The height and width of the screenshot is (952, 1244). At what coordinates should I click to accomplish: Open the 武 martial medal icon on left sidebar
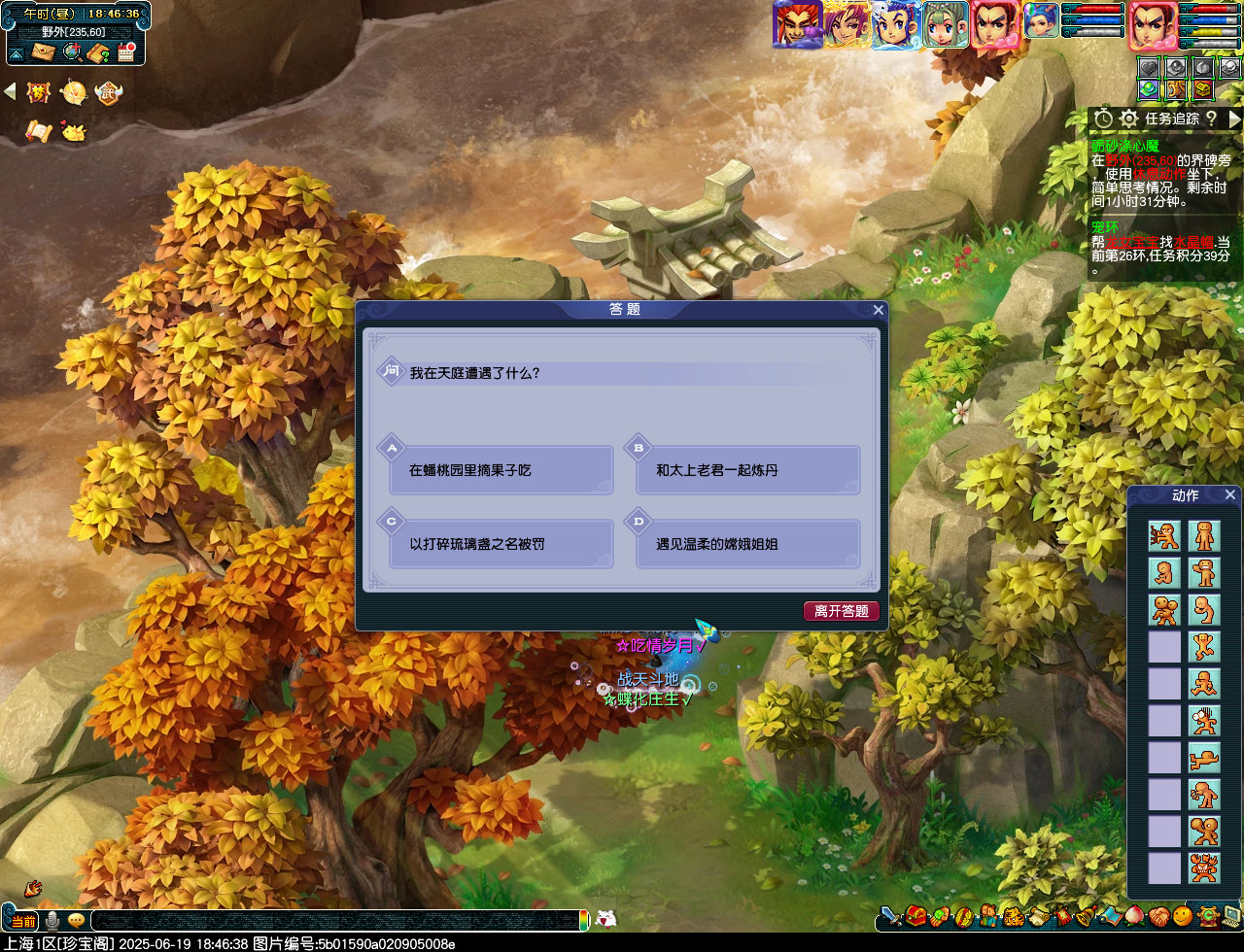(109, 92)
